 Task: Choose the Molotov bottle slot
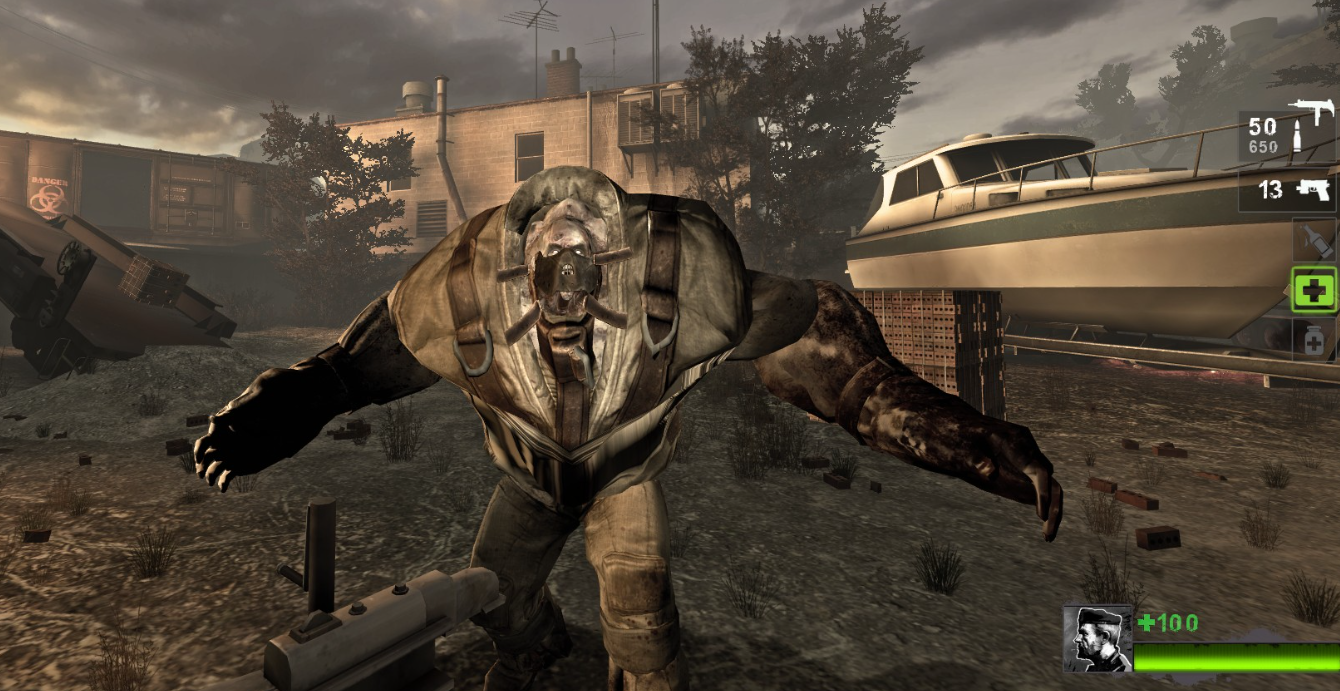[1314, 240]
